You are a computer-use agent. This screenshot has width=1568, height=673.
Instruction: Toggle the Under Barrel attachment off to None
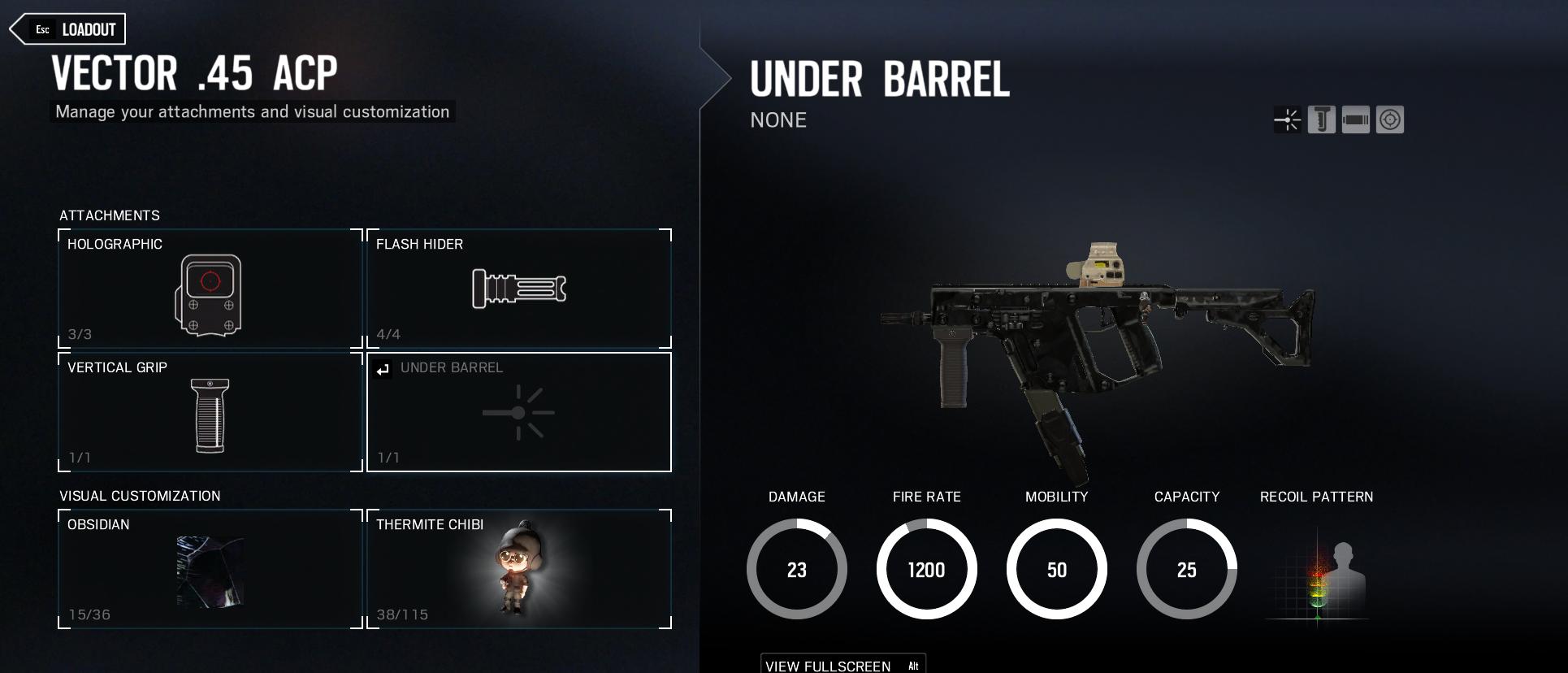tap(518, 412)
